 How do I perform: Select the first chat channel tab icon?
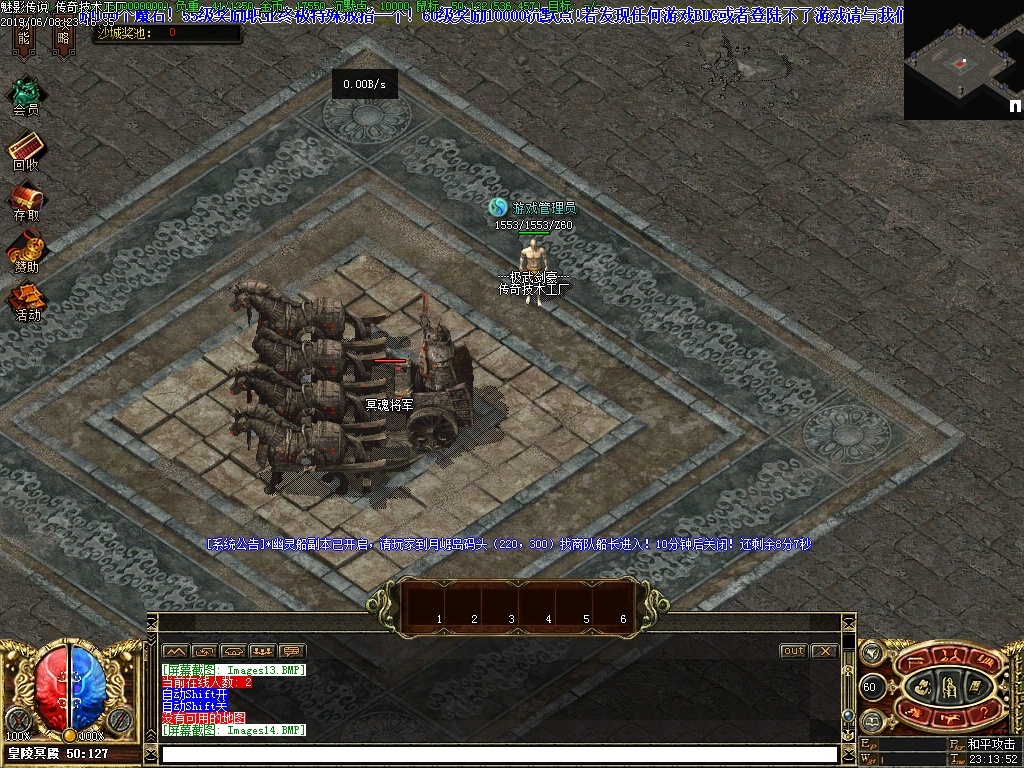pyautogui.click(x=176, y=651)
